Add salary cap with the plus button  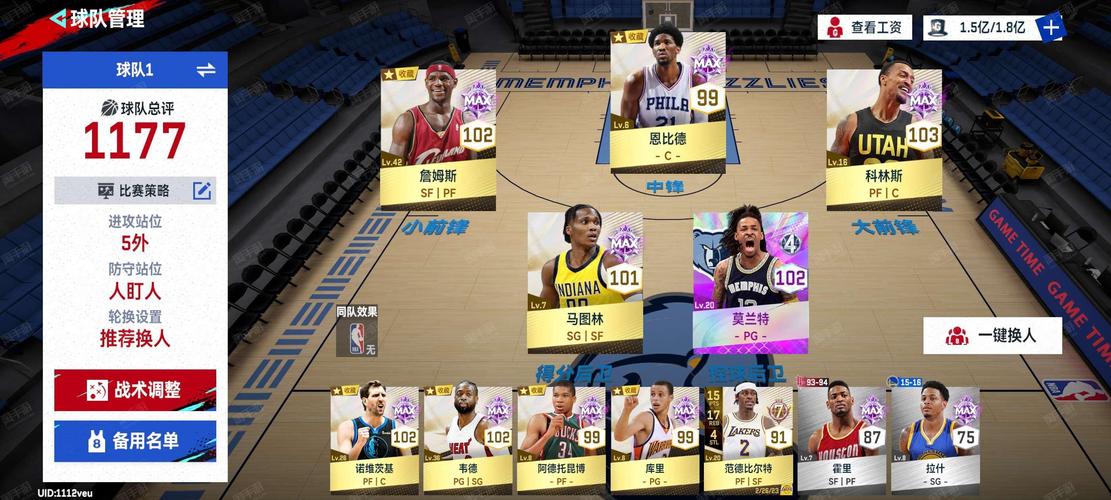(1051, 27)
